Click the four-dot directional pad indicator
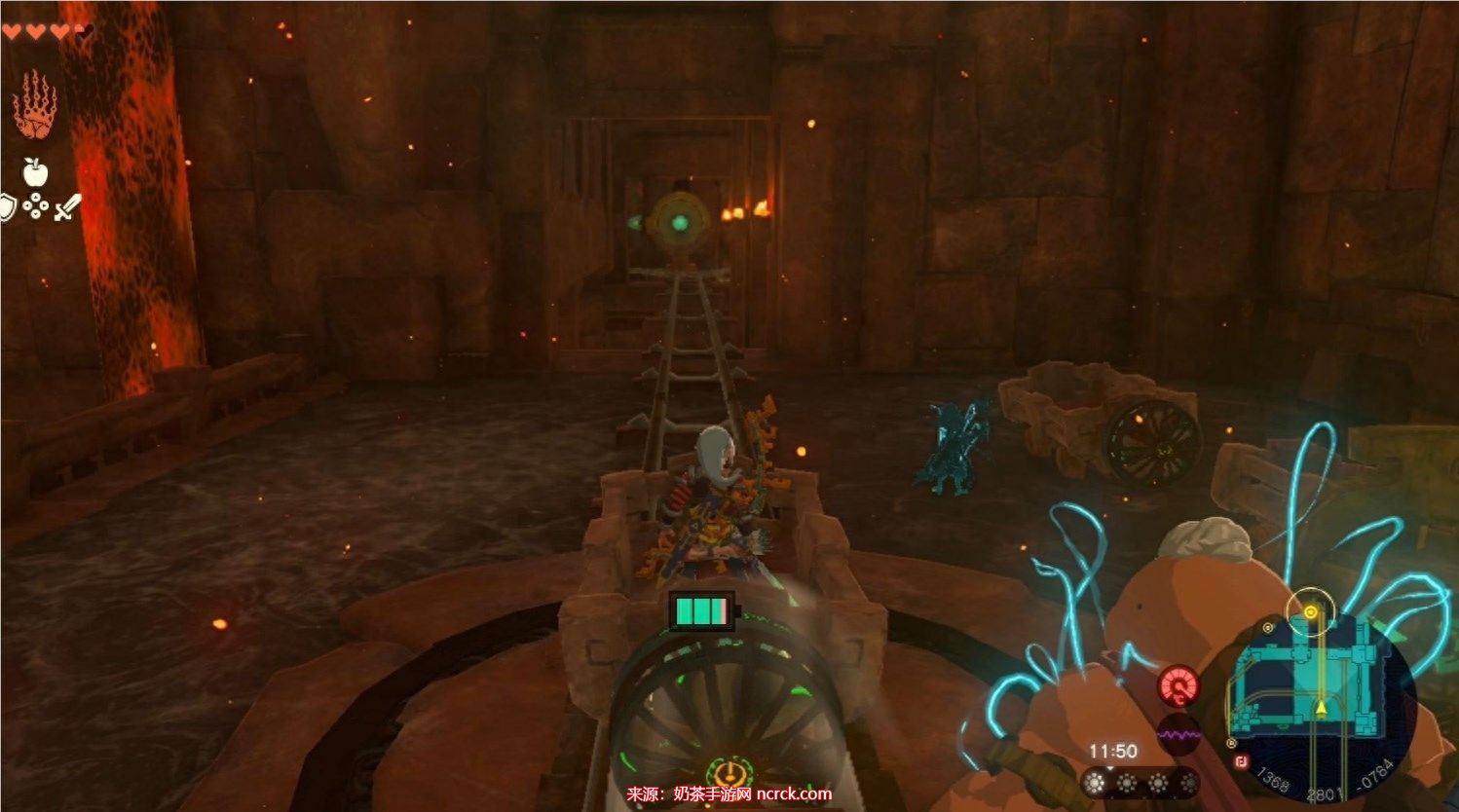 tap(36, 206)
